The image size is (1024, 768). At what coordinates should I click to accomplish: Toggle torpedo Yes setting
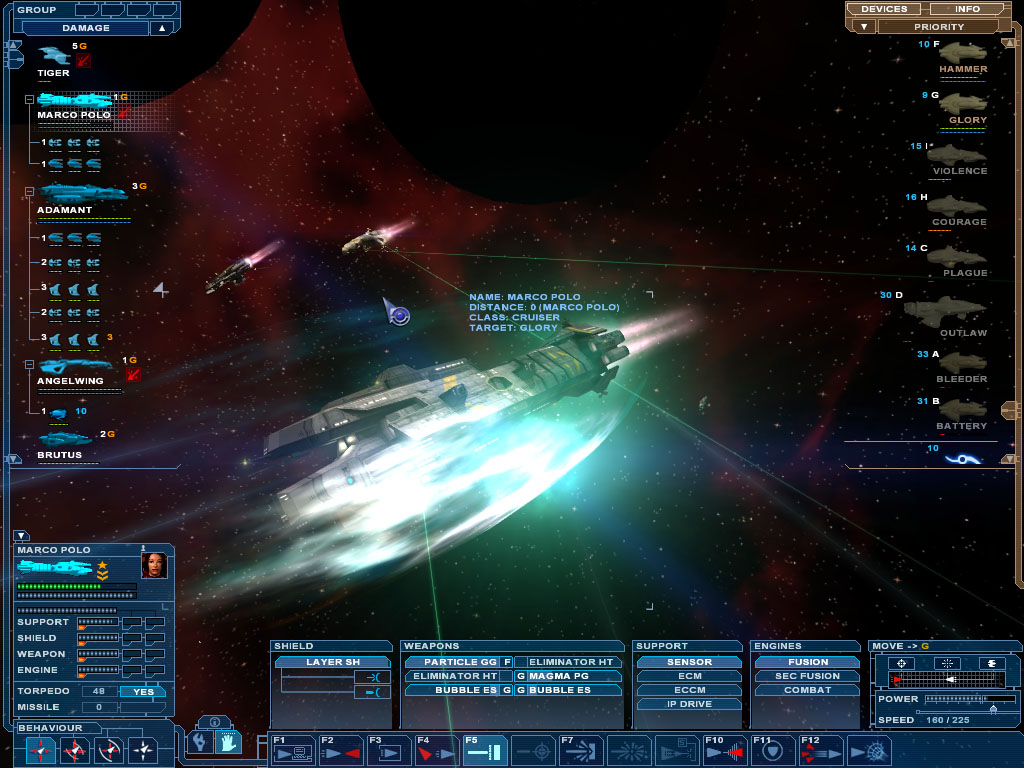143,691
